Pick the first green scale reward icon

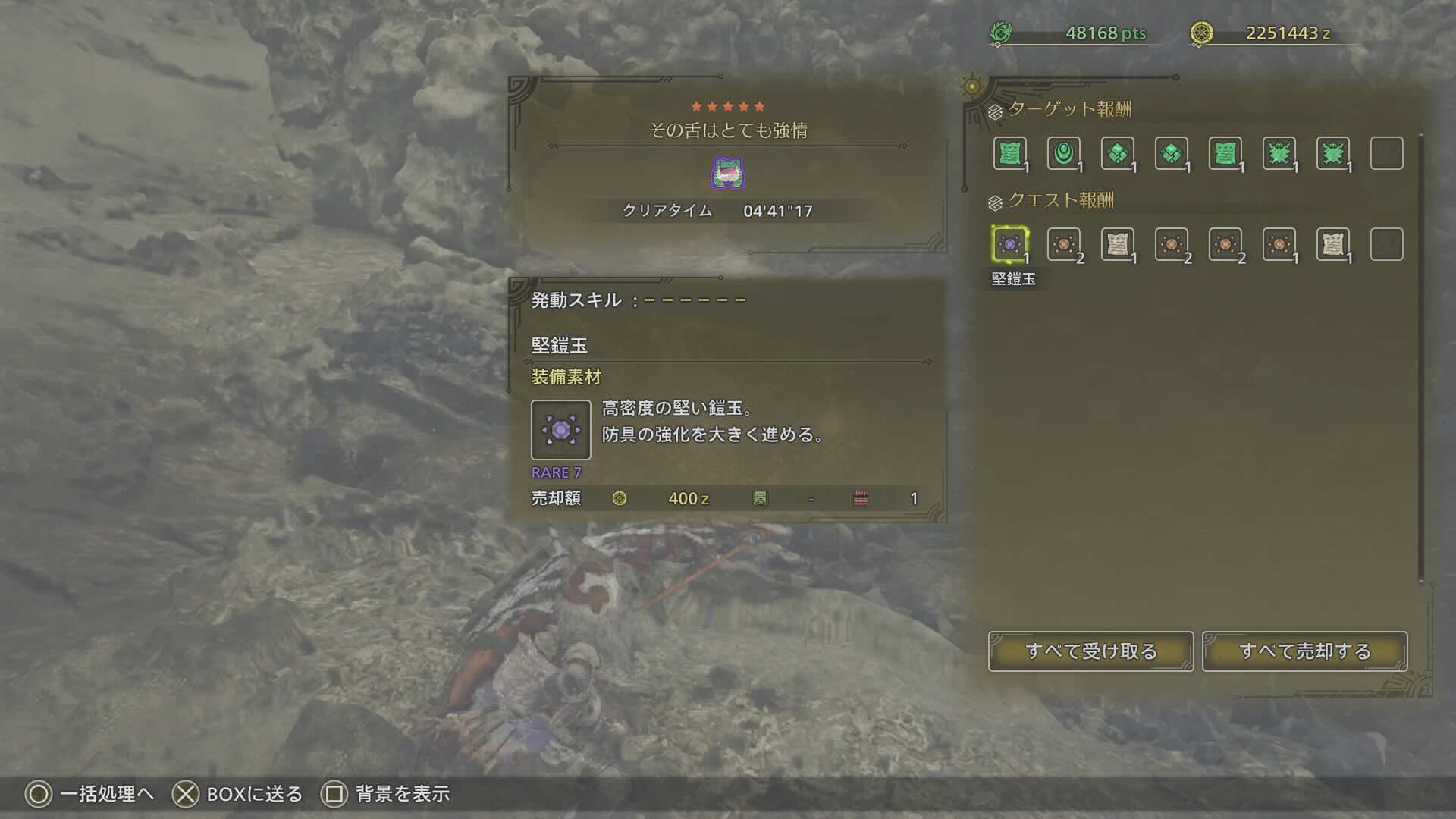point(1118,153)
